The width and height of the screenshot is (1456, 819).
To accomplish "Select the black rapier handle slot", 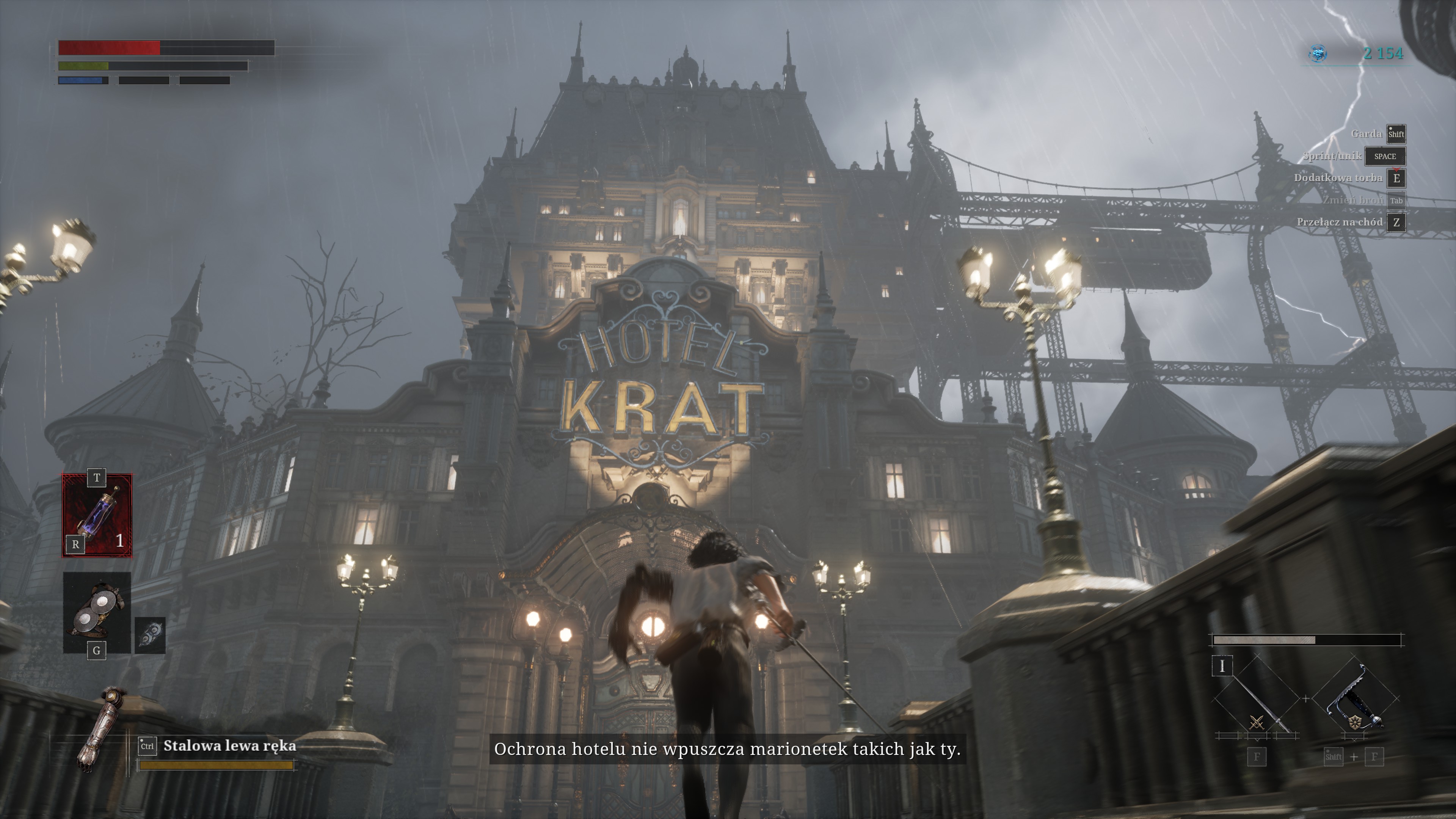I will (x=1356, y=700).
